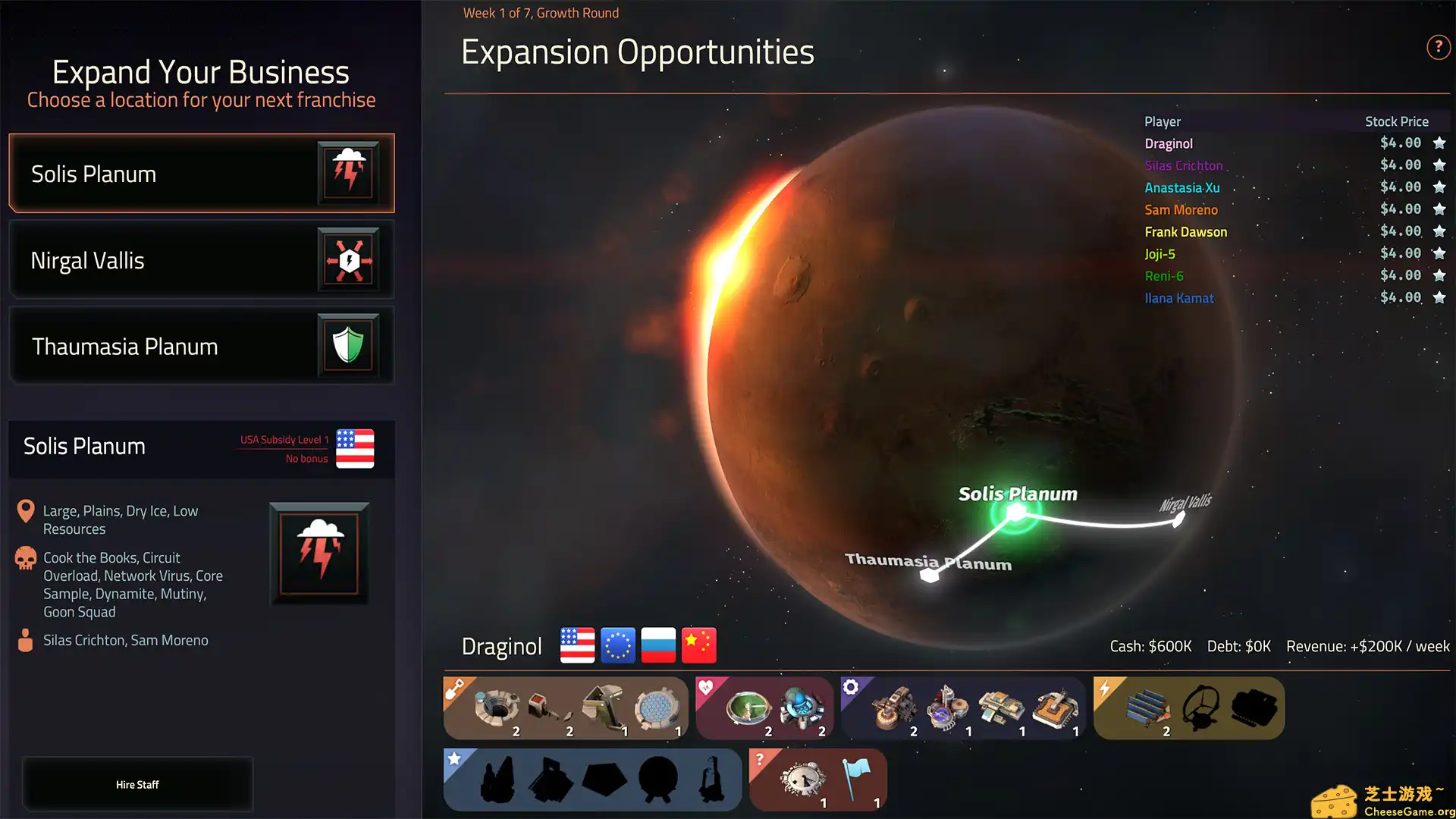
Task: Select the Nirgal Vallis expansion option
Action: click(201, 259)
